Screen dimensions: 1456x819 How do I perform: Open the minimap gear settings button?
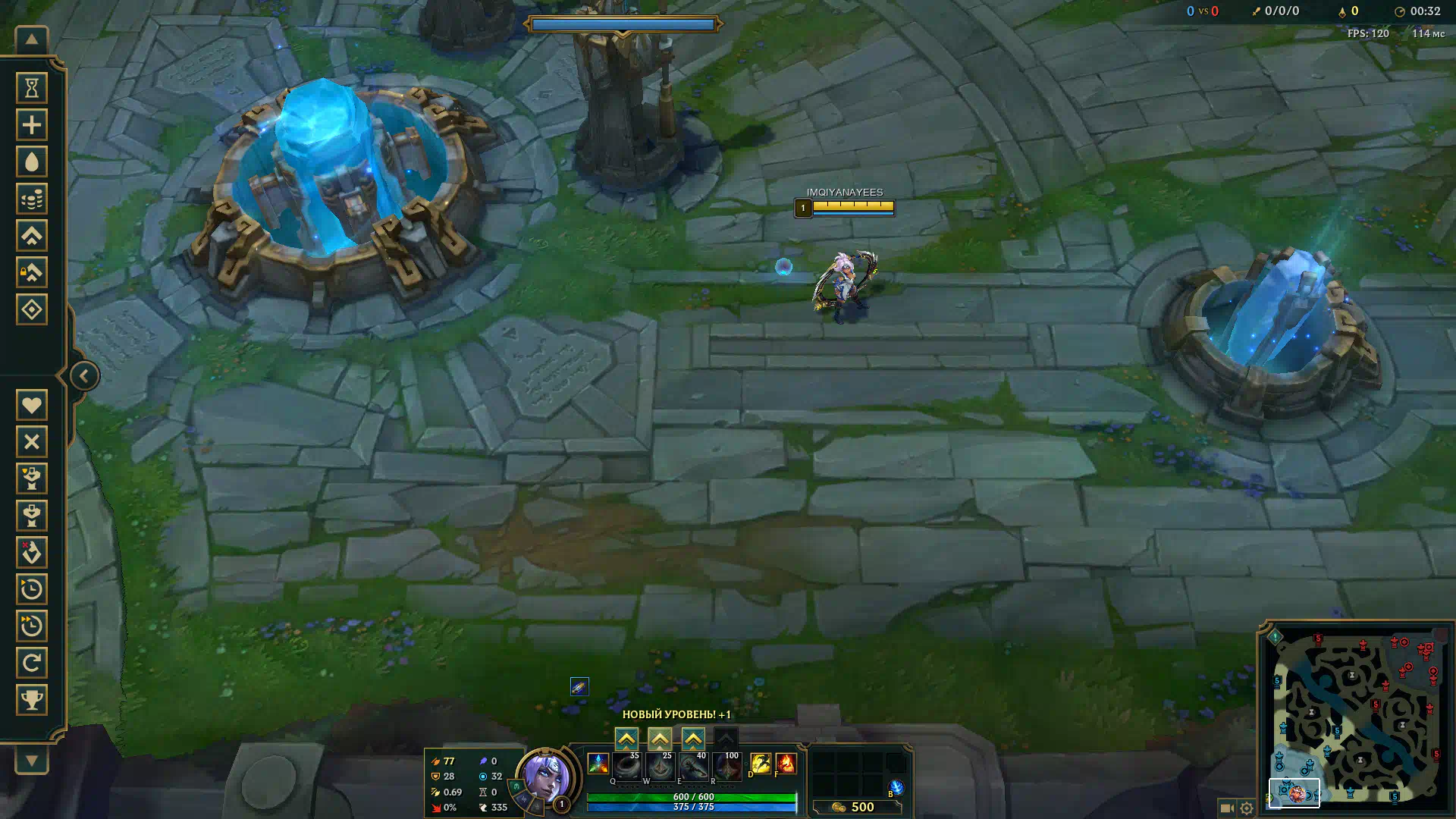click(1247, 808)
